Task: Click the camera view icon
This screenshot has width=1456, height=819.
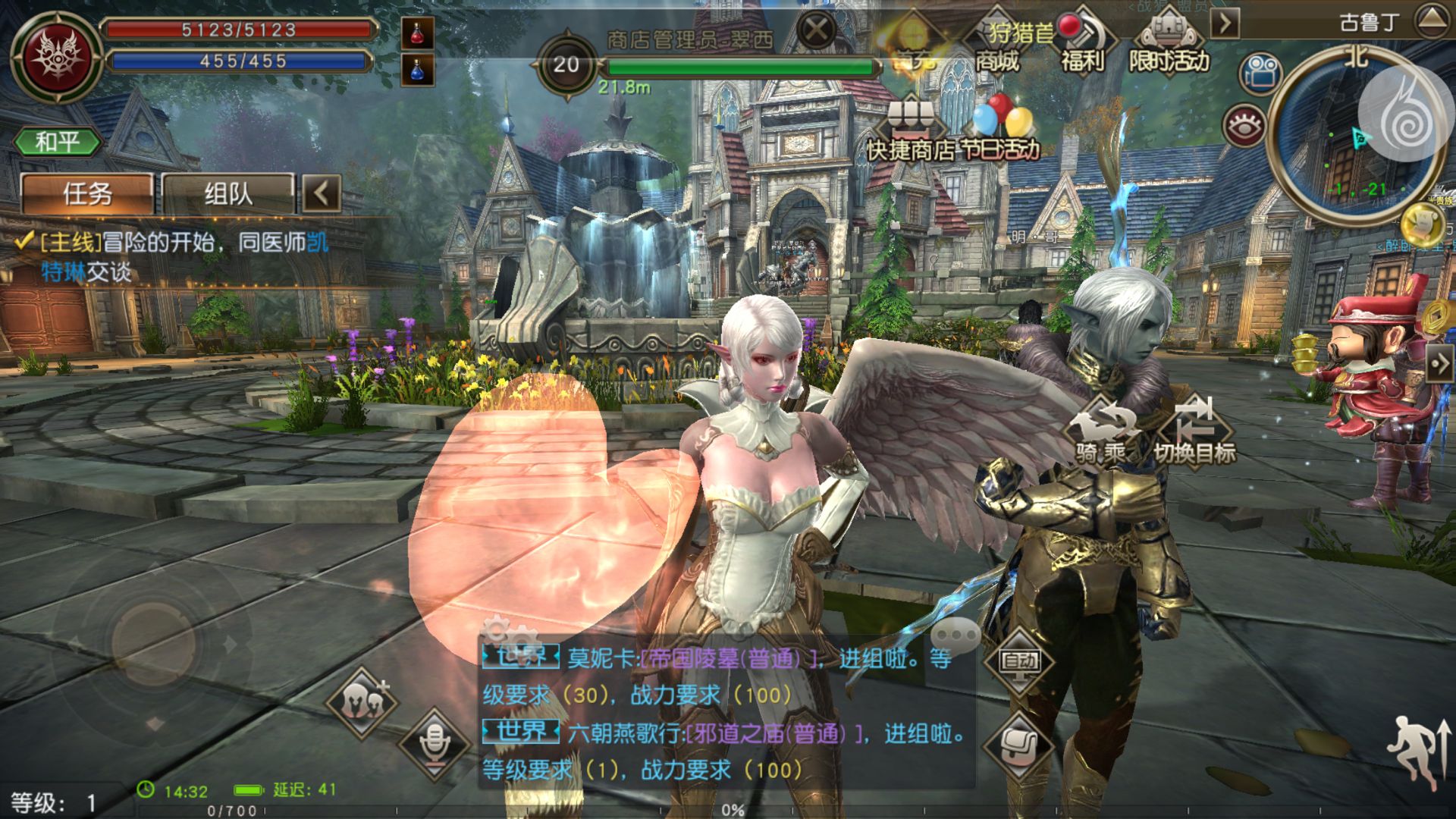Action: point(1260,74)
